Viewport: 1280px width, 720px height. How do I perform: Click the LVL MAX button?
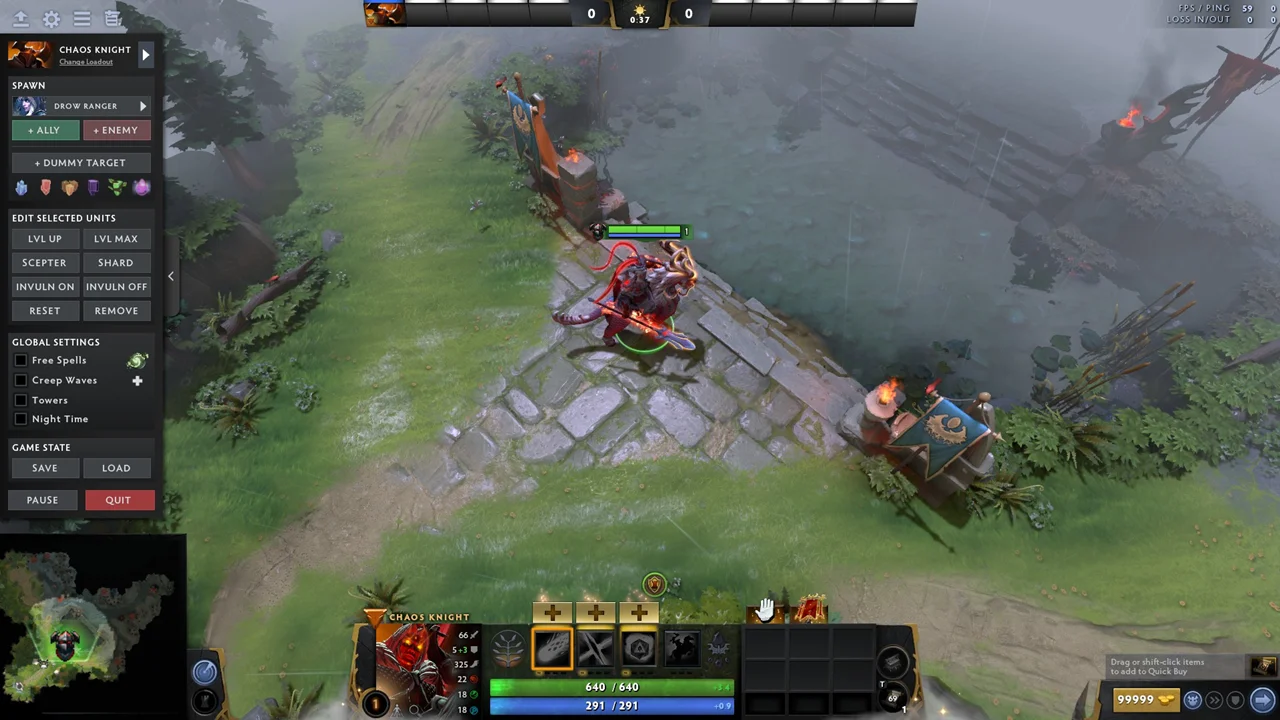116,239
